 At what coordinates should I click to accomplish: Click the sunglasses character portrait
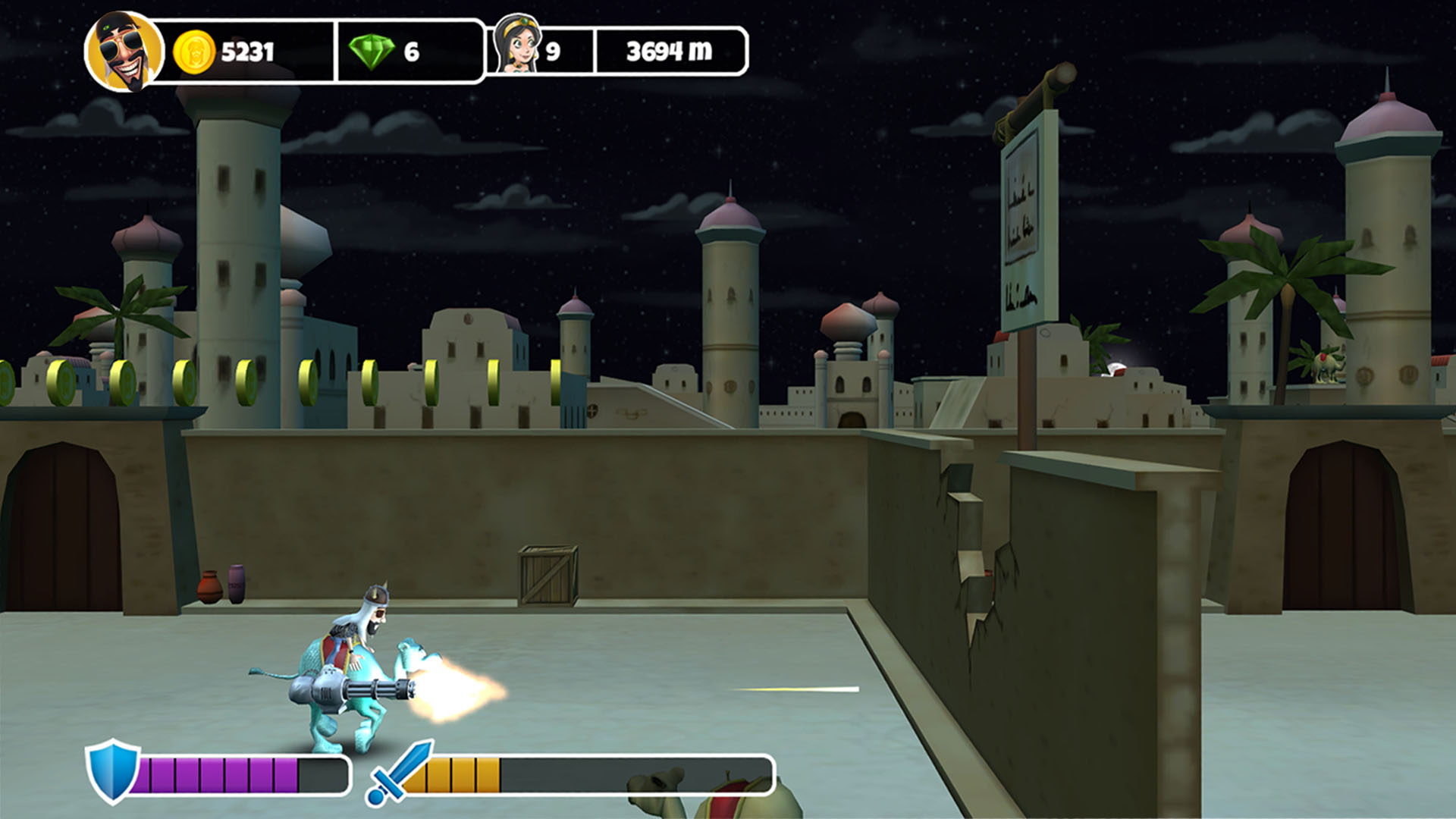click(x=124, y=52)
